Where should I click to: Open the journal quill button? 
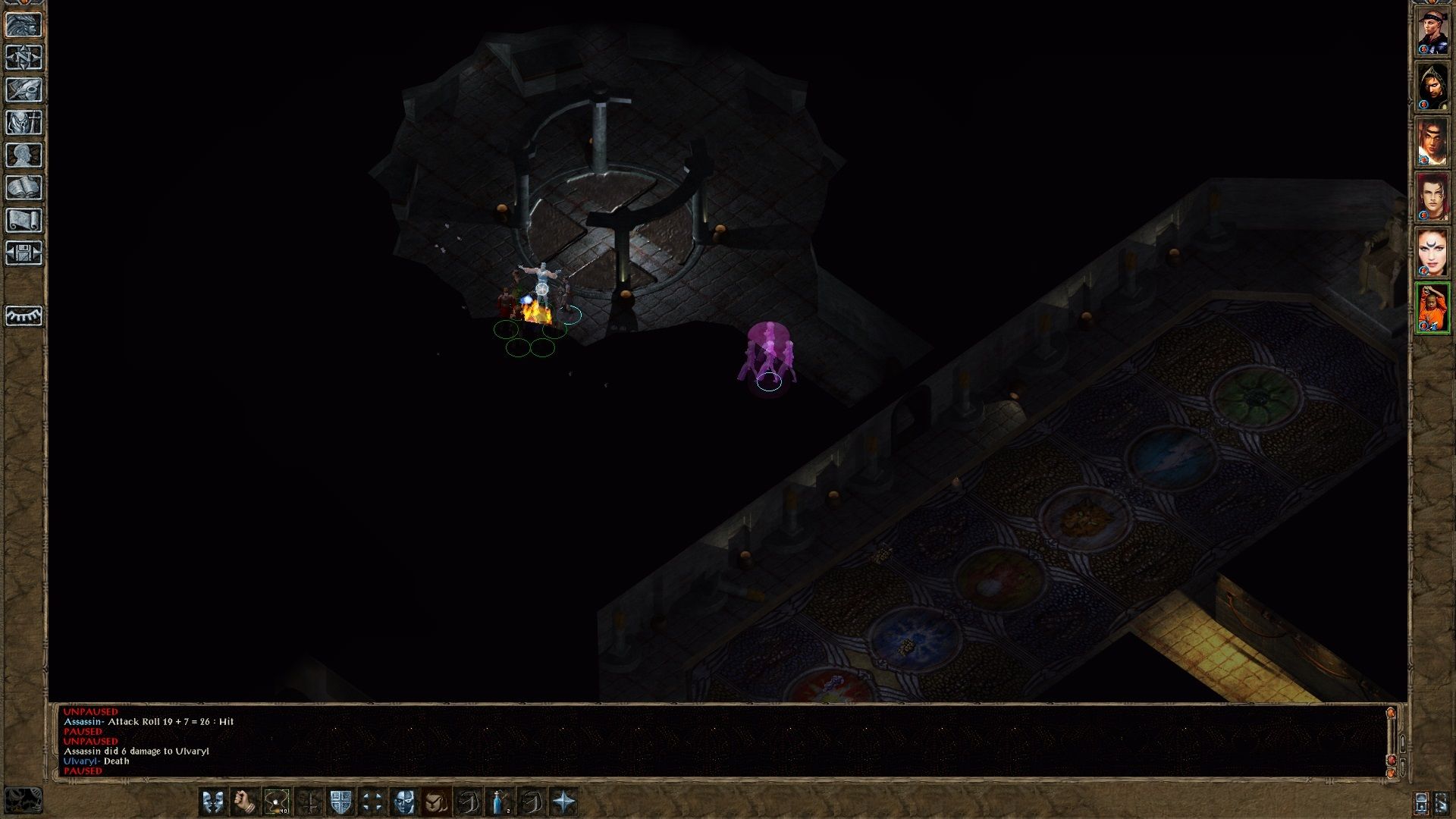[24, 89]
